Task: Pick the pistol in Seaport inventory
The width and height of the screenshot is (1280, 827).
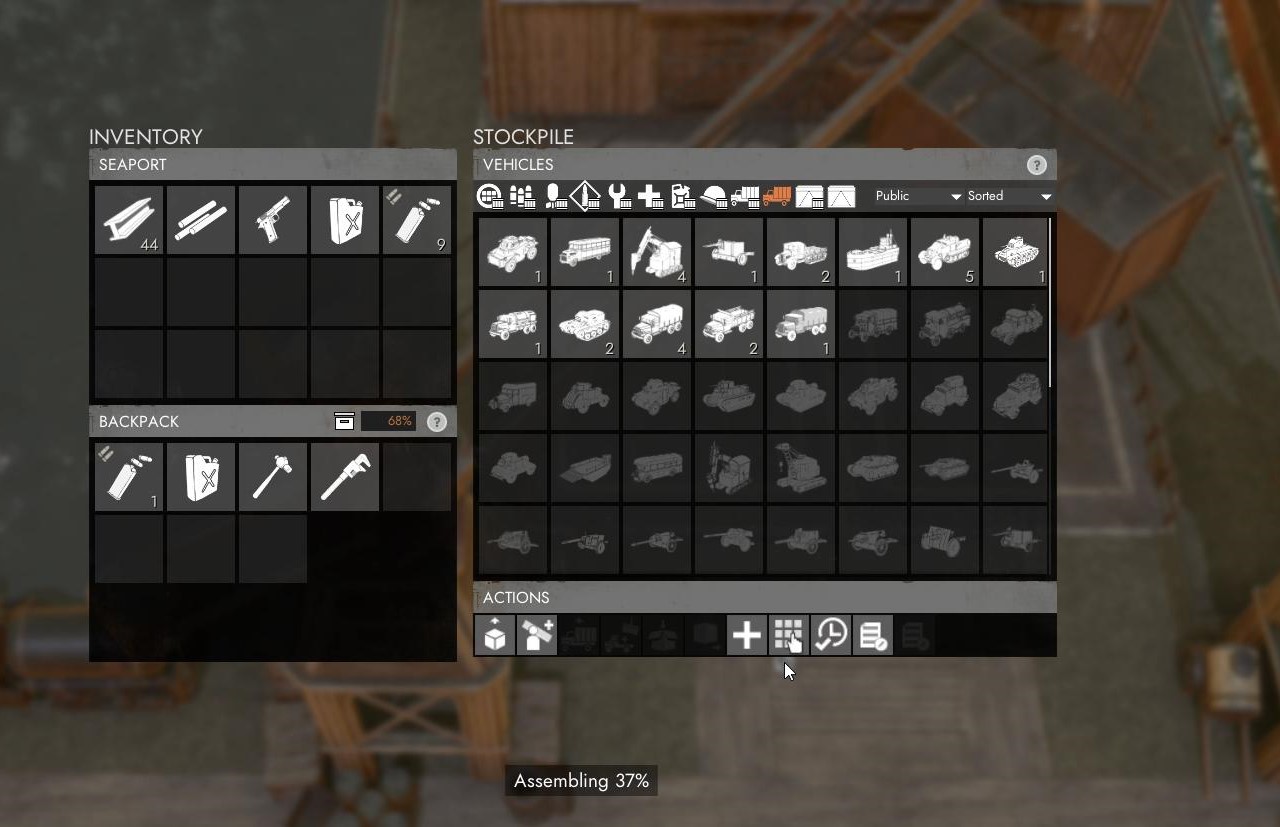Action: tap(273, 220)
